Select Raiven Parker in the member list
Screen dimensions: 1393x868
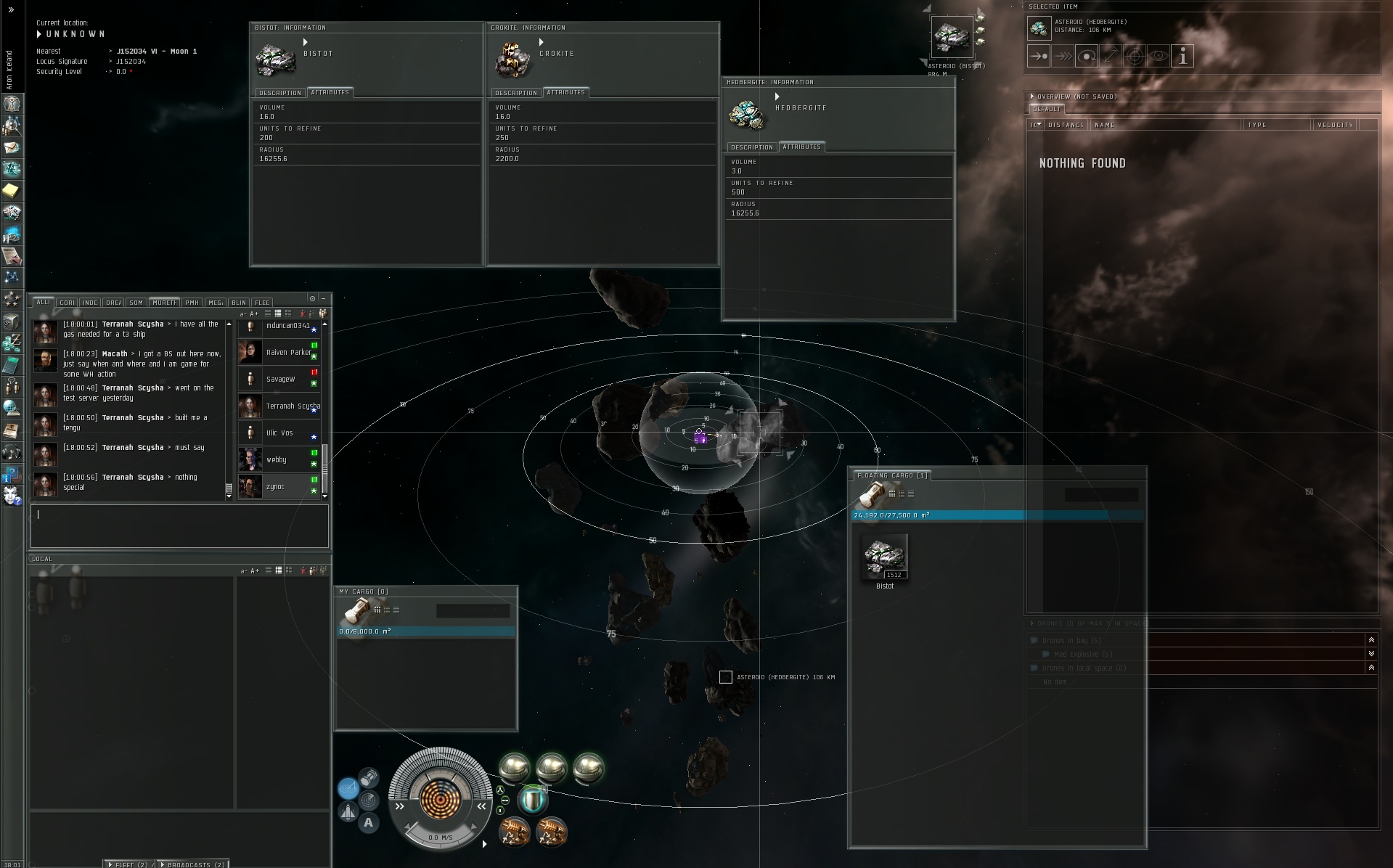click(287, 353)
